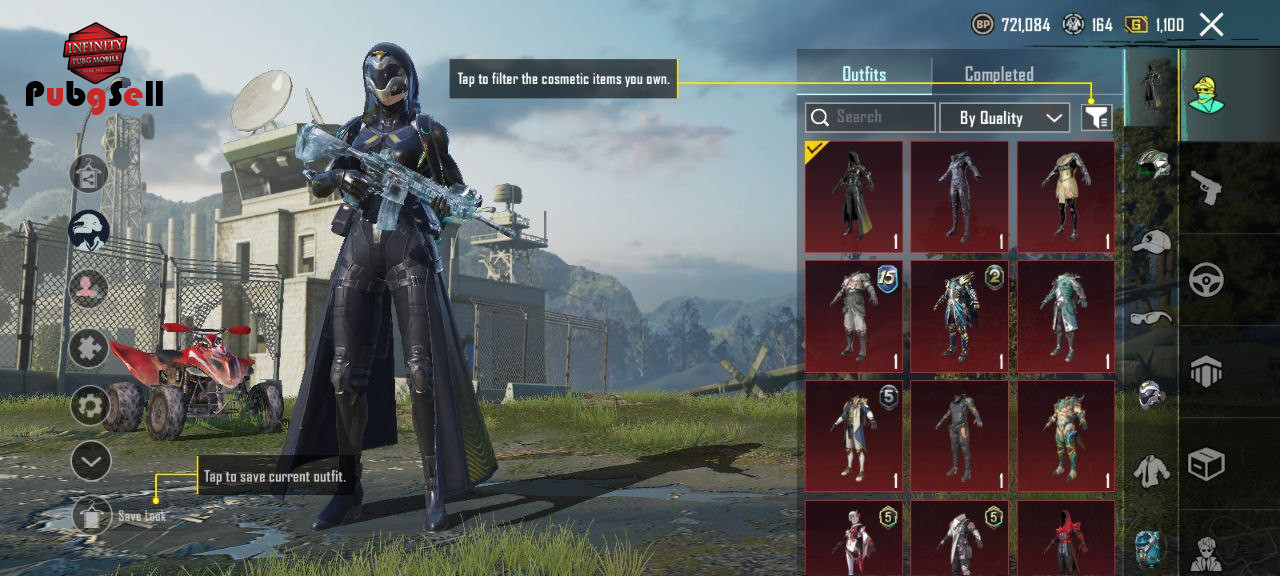Open the box crate category
The image size is (1280, 576).
1207,464
